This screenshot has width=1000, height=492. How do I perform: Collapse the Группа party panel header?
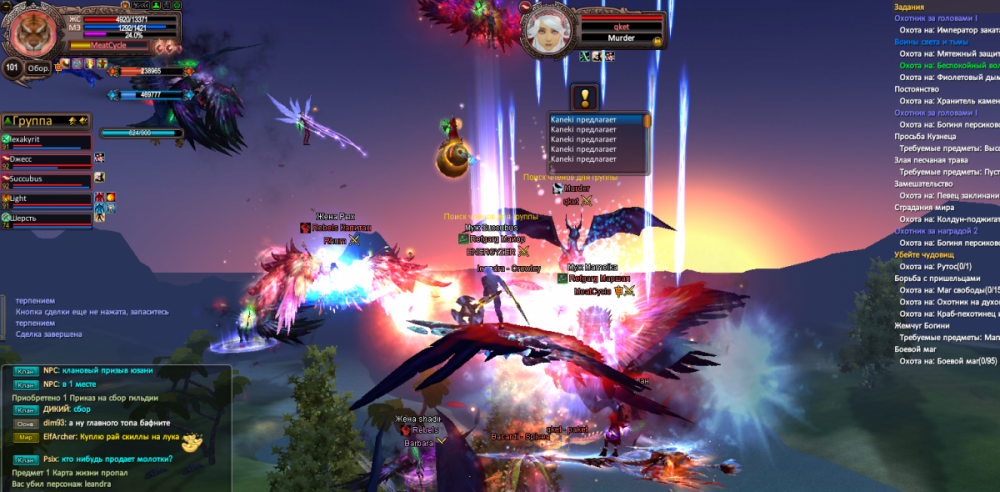(x=8, y=121)
